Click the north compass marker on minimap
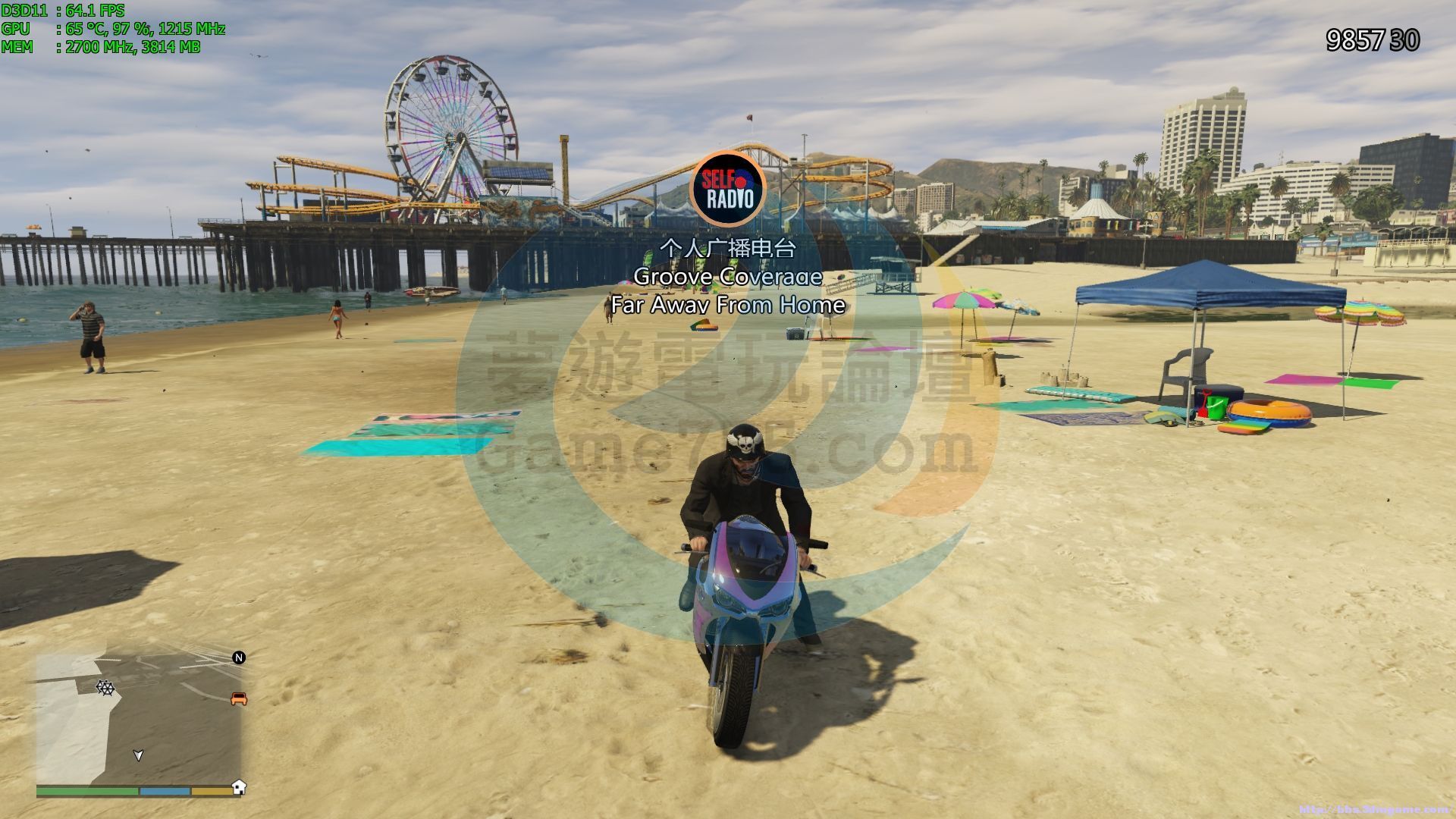Viewport: 1456px width, 819px height. (x=239, y=657)
